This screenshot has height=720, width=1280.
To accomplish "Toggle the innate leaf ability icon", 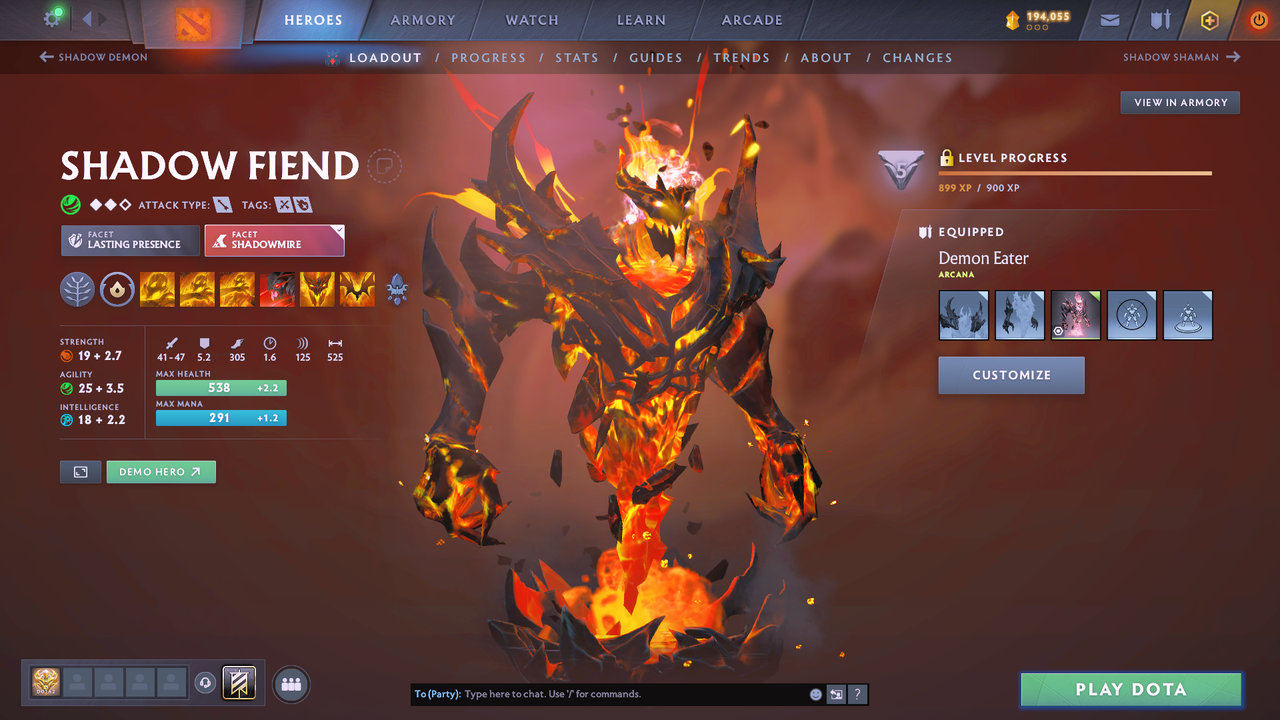I will tap(77, 290).
